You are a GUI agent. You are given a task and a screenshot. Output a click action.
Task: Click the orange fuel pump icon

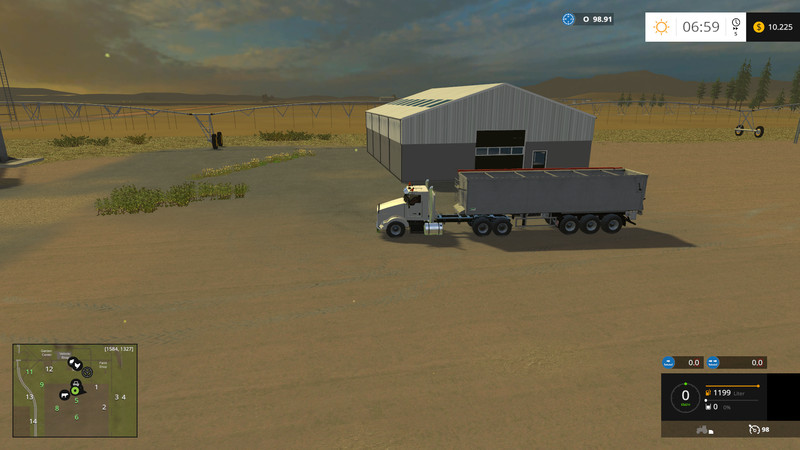tap(708, 393)
